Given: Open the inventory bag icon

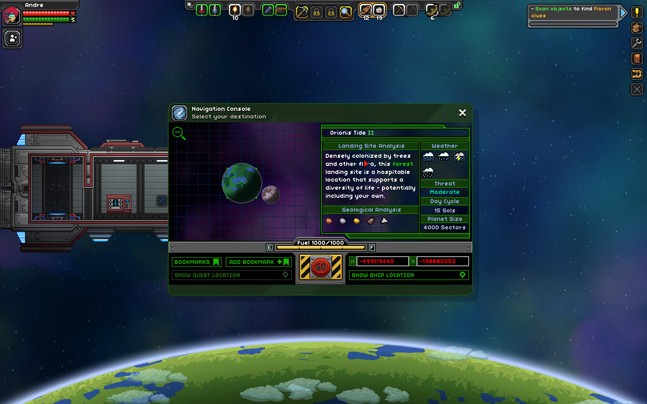Looking at the screenshot, I should coord(637,28).
